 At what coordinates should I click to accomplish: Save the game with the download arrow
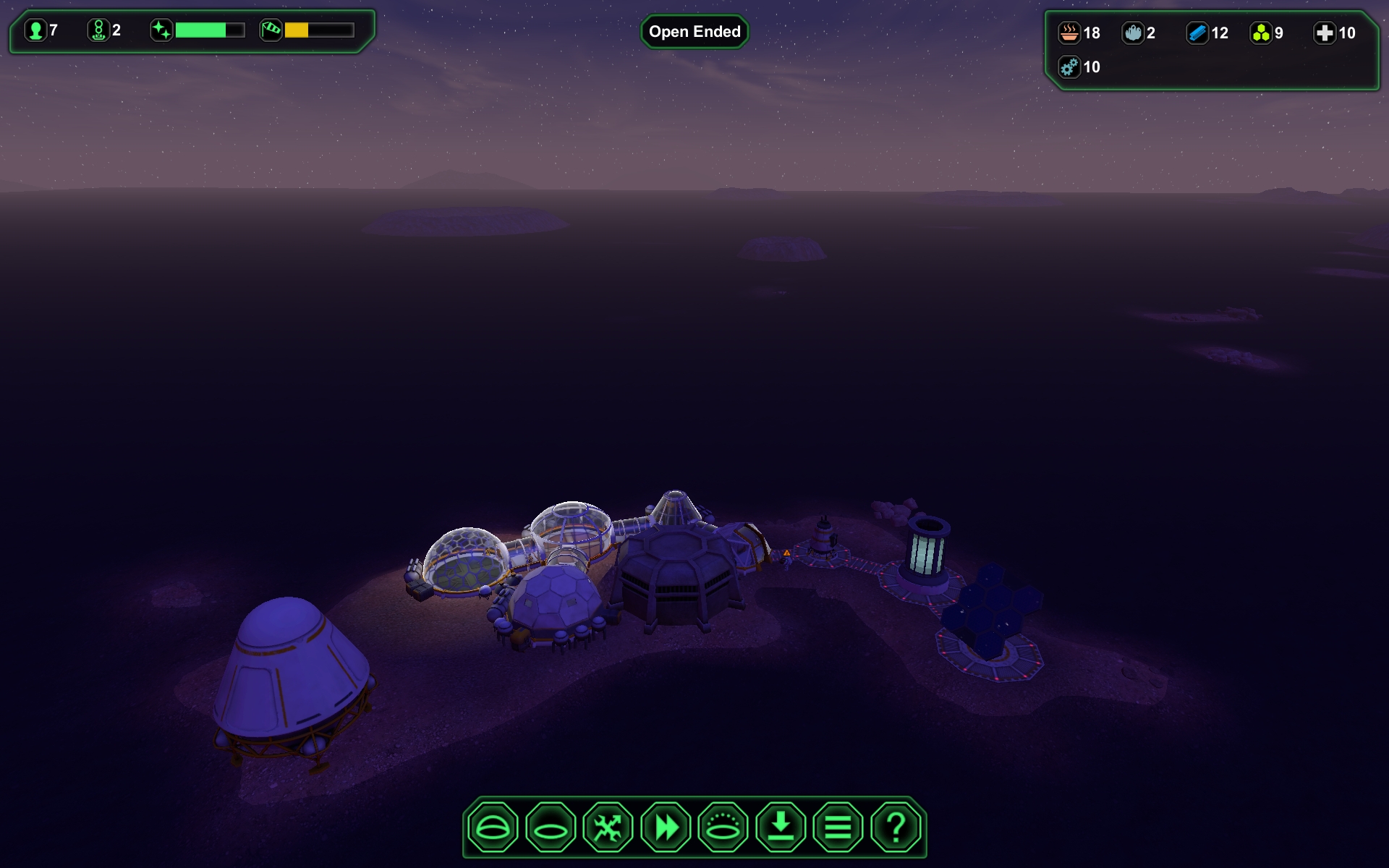point(781,827)
